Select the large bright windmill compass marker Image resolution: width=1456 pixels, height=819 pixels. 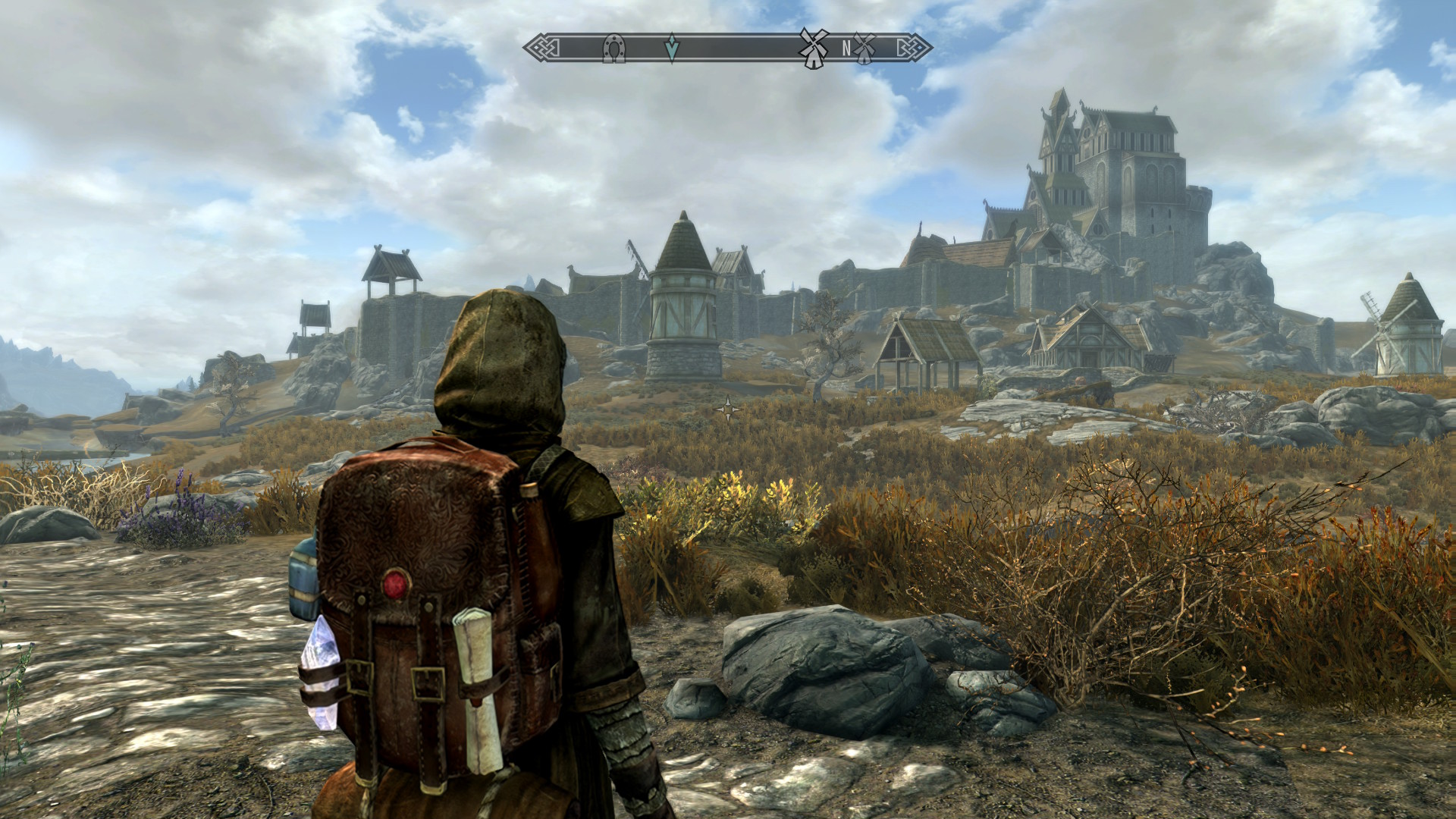812,49
